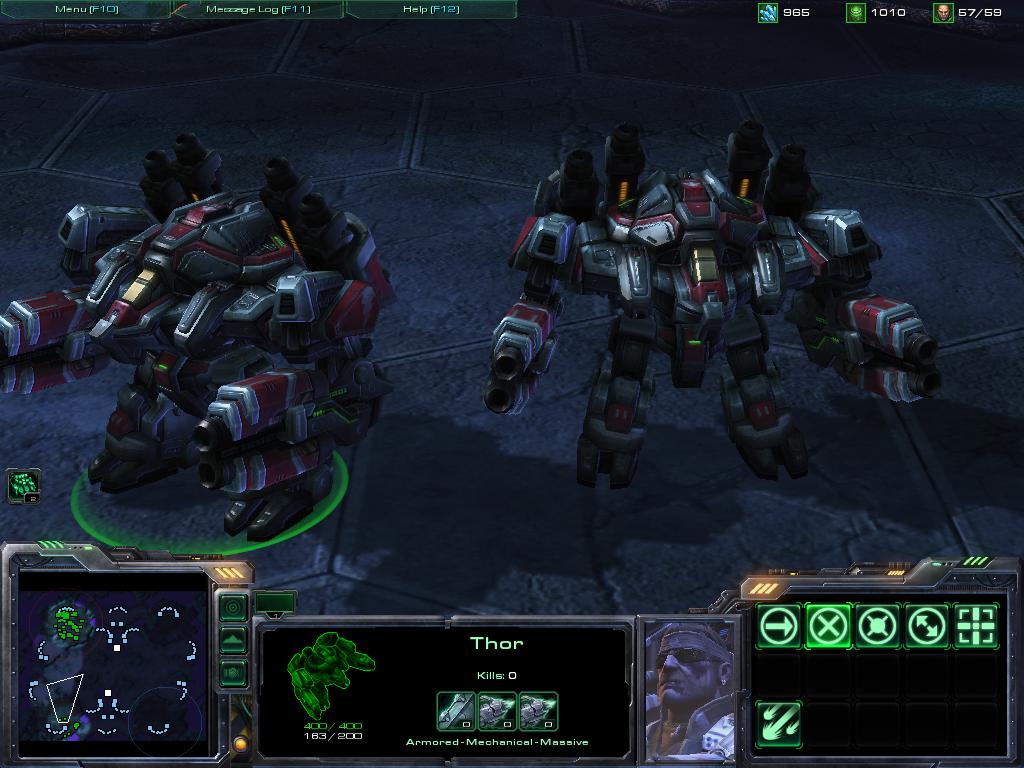1024x768 pixels.
Task: Select the Attack command
Action: 976,627
